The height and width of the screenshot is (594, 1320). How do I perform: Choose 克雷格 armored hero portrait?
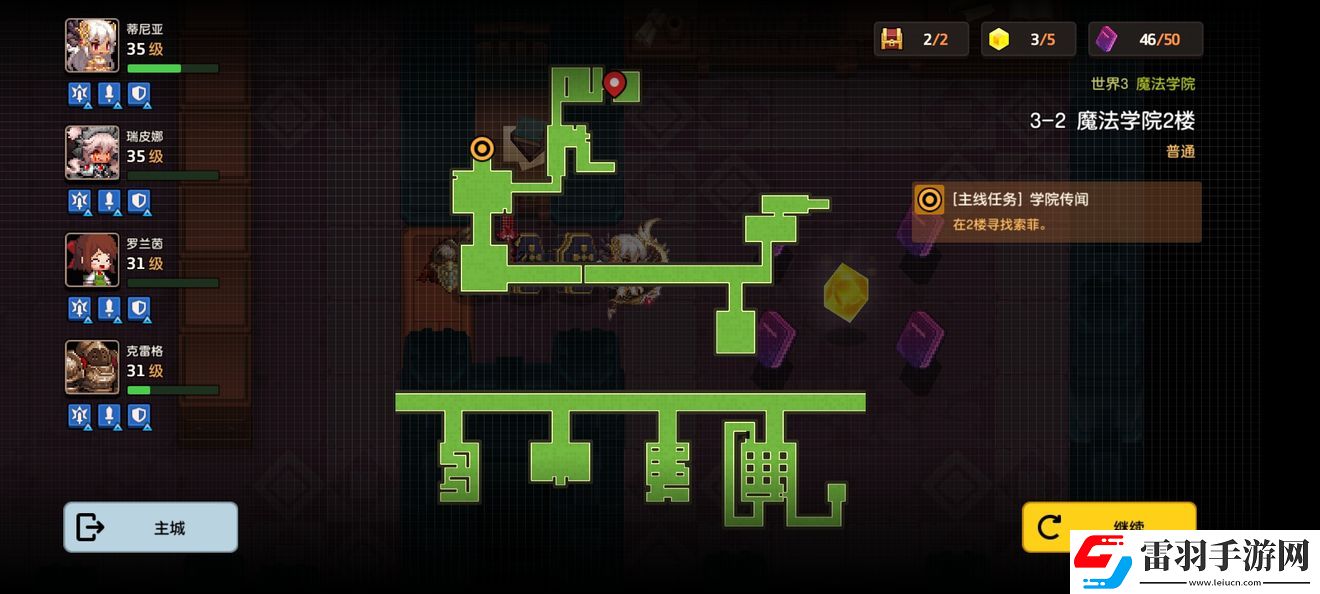pyautogui.click(x=92, y=367)
